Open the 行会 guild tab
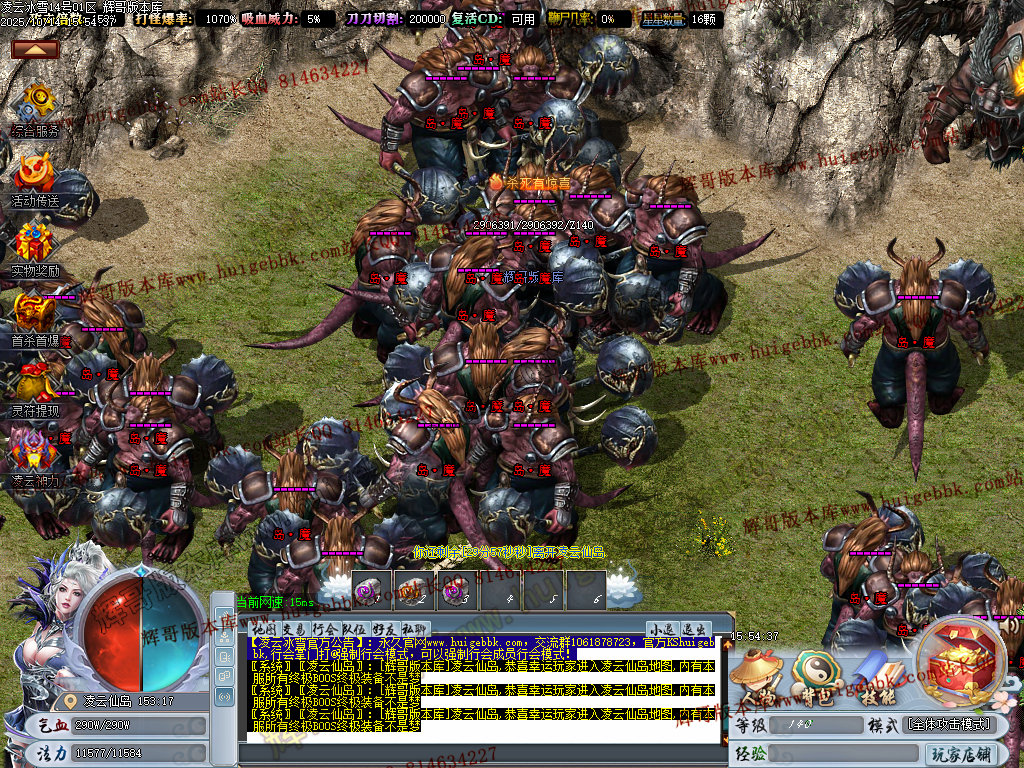This screenshot has width=1024, height=768. (324, 628)
